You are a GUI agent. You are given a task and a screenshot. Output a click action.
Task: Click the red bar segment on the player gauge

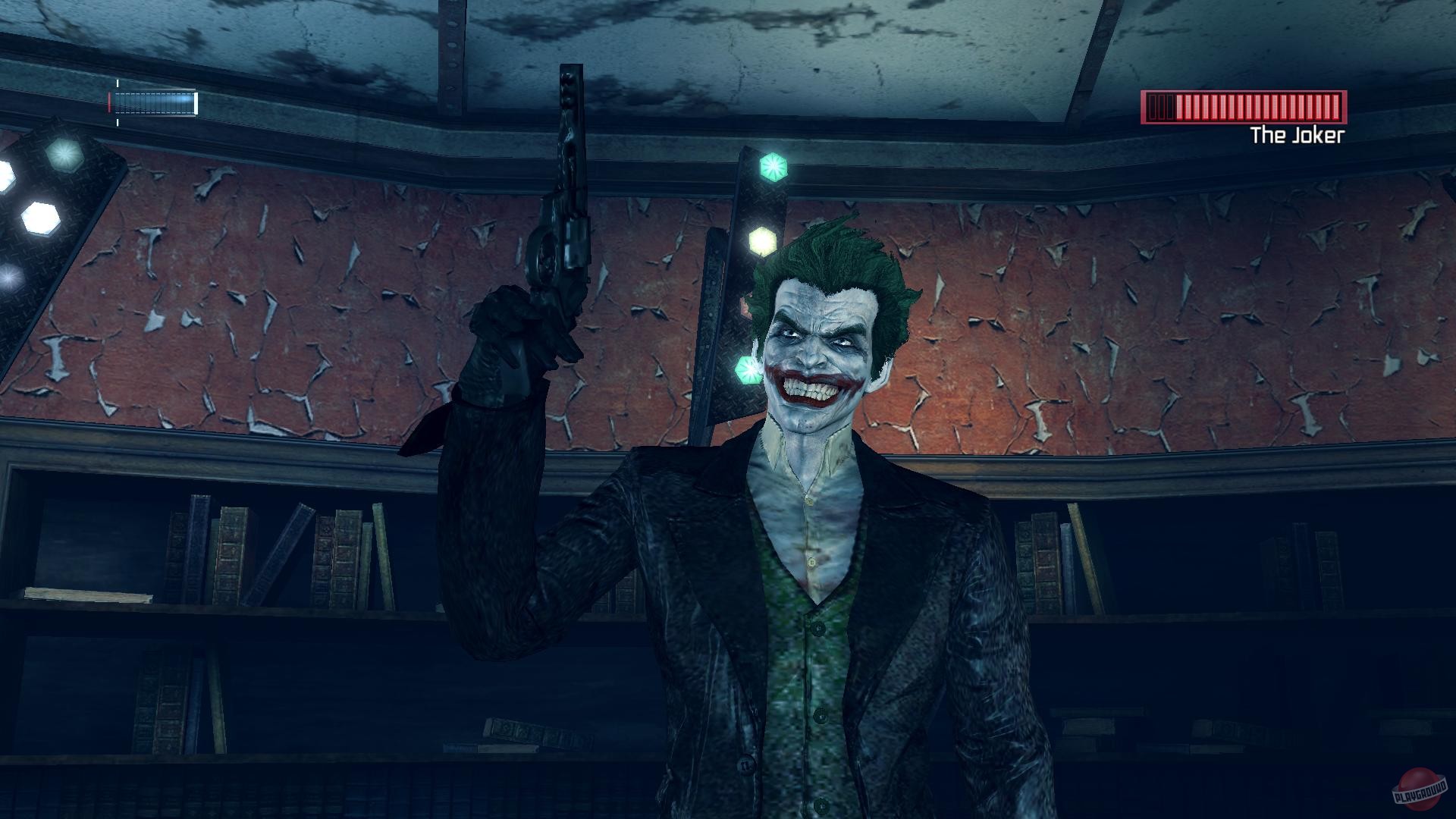point(110,100)
